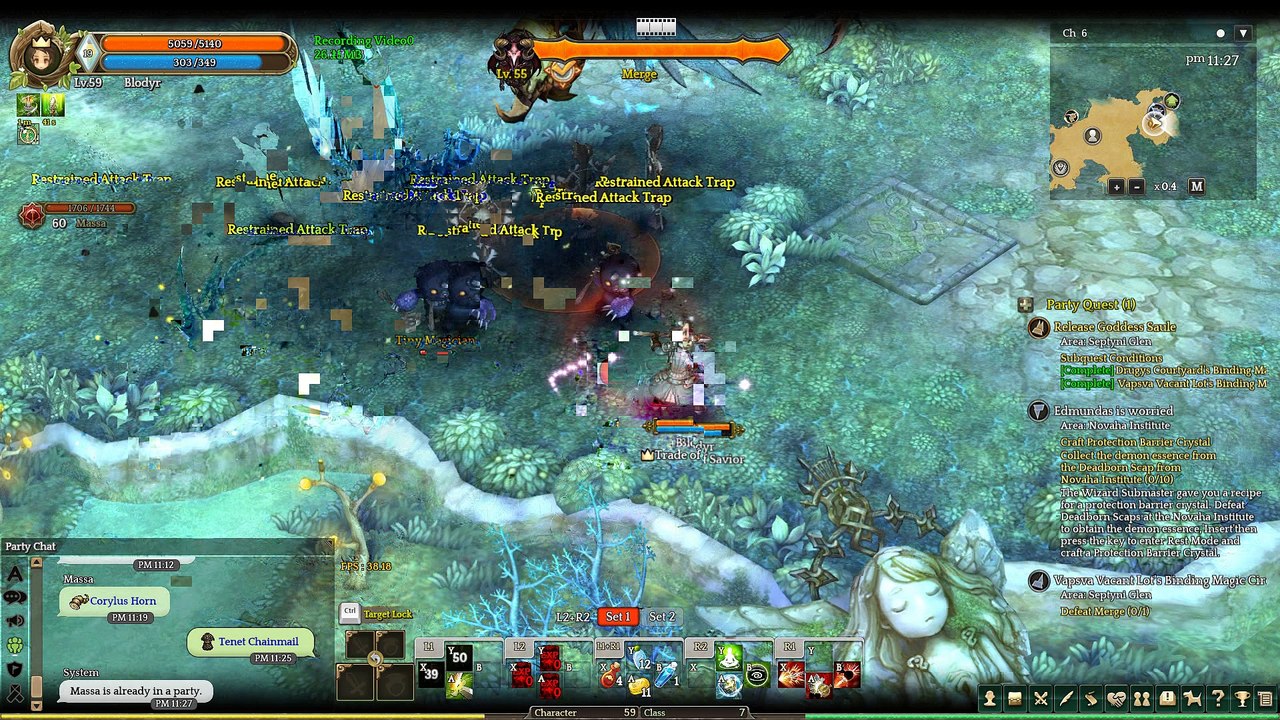Open the trophy achievements icon
Viewport: 1280px width, 720px height.
1242,699
